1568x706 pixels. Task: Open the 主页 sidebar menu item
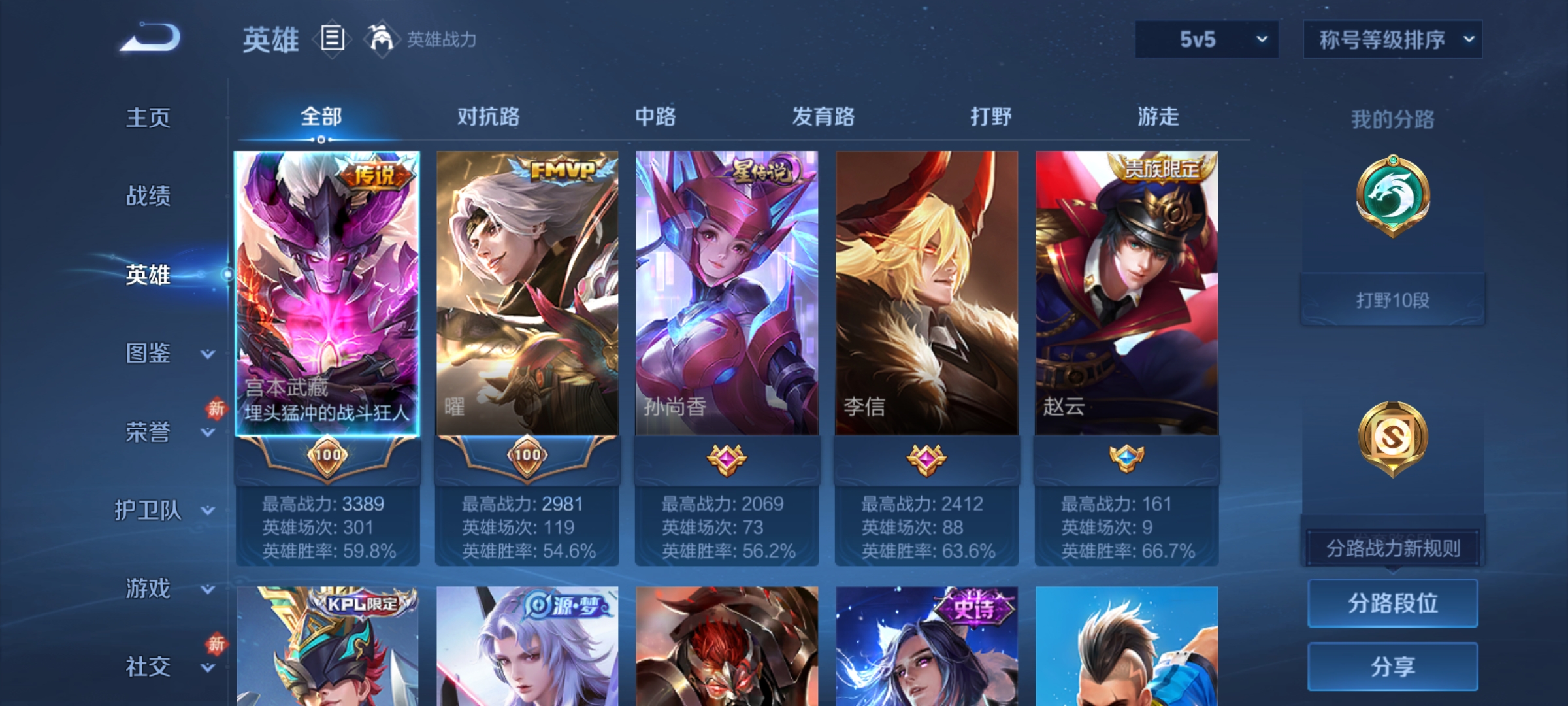click(x=149, y=119)
